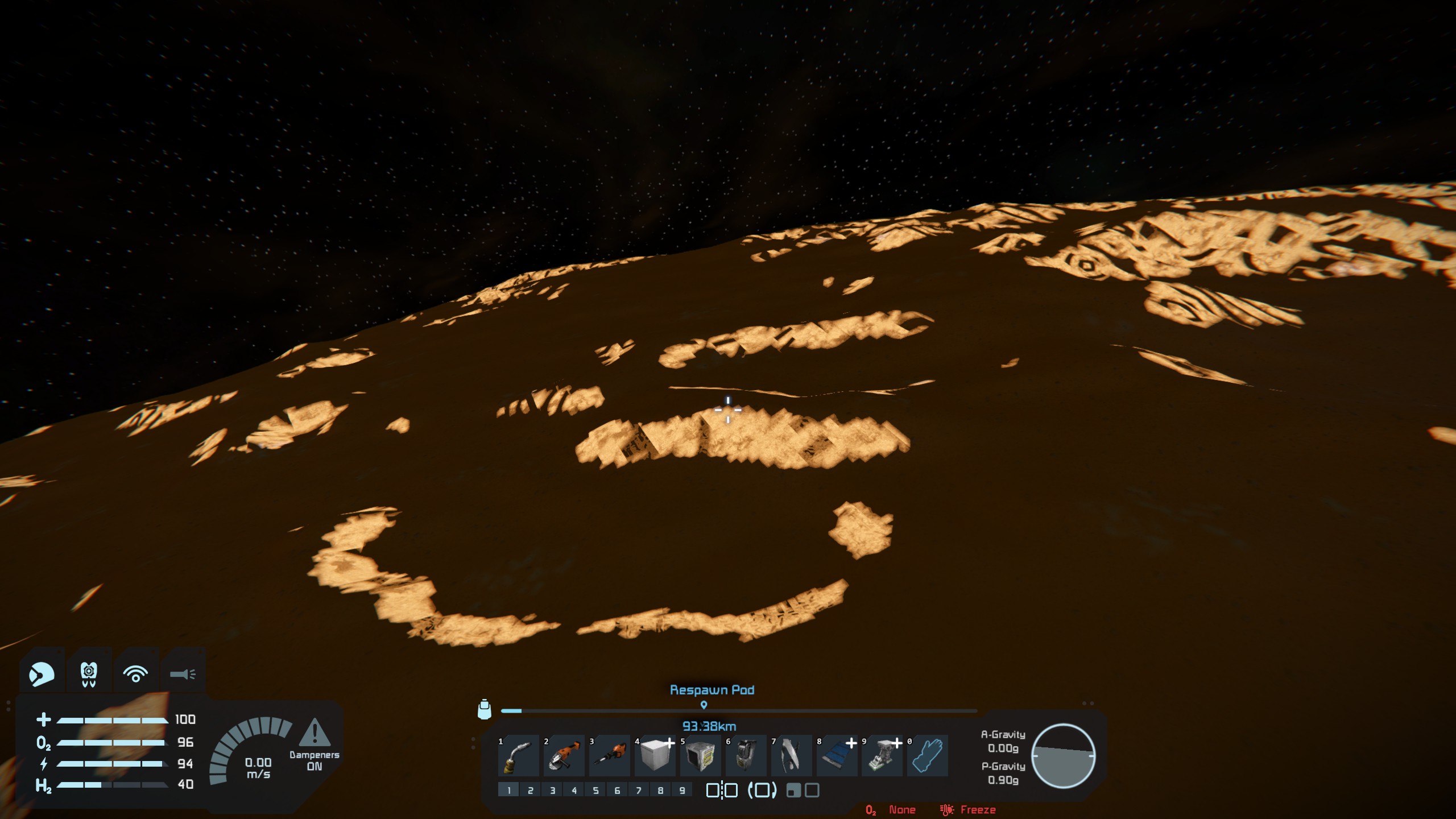
Task: Choose the hand drill in slot 3
Action: pos(609,756)
